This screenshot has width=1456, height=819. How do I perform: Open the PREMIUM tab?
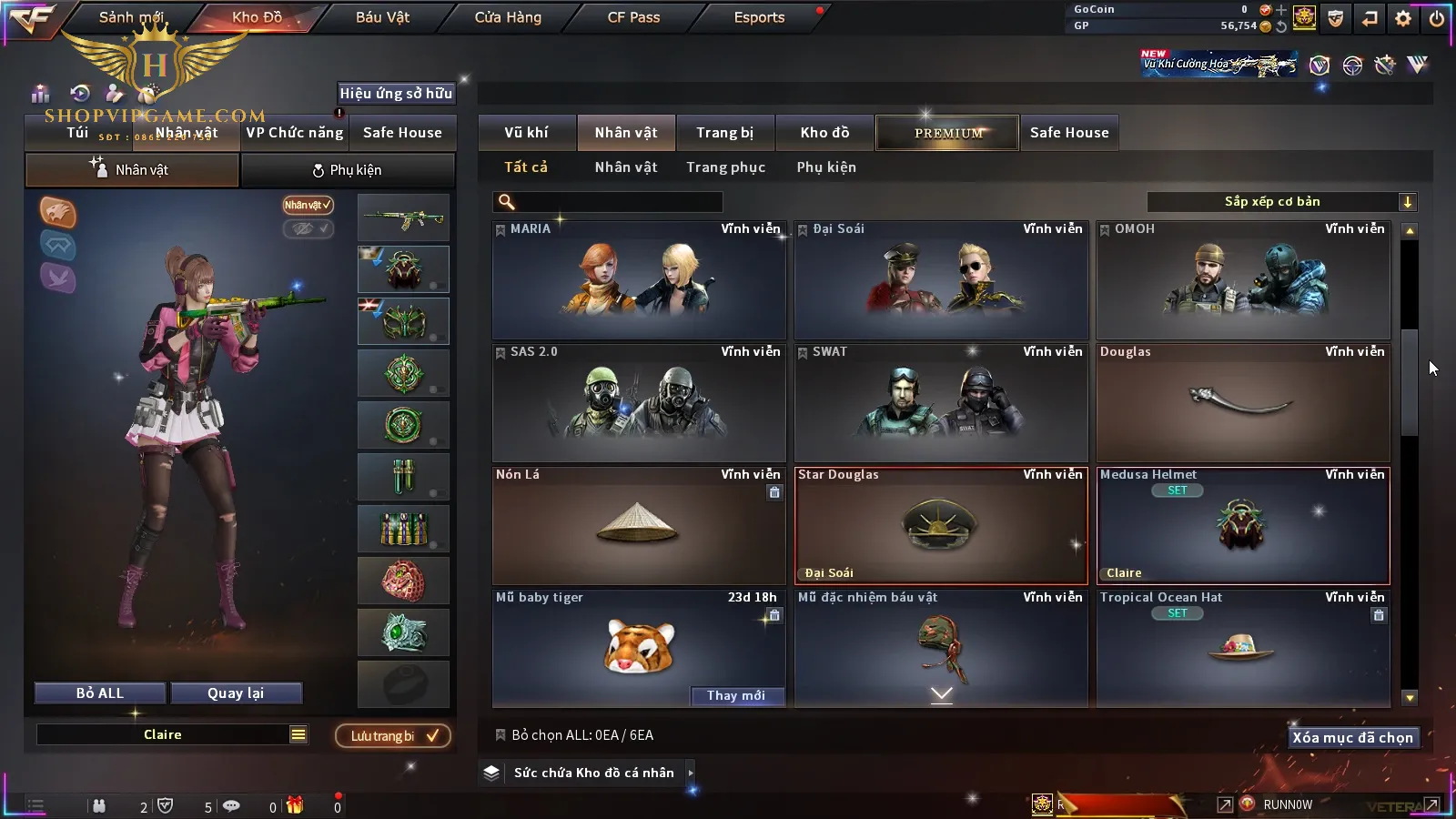pyautogui.click(x=947, y=133)
